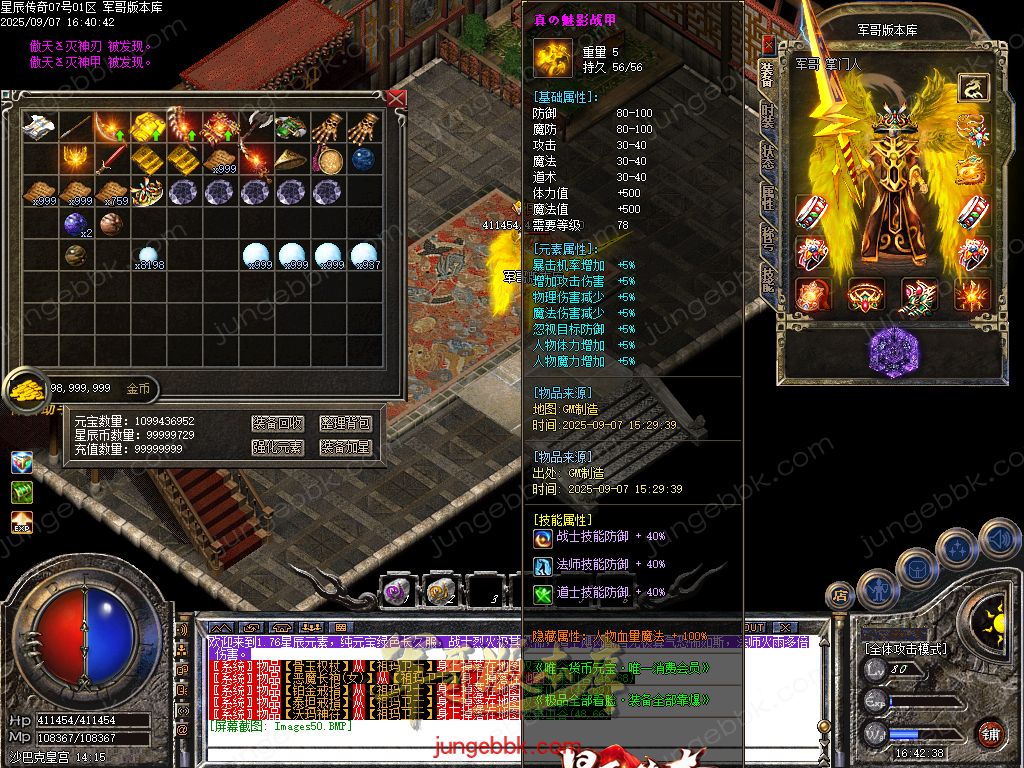
Task: Switch to the 技能 skills tab
Action: pos(767,277)
